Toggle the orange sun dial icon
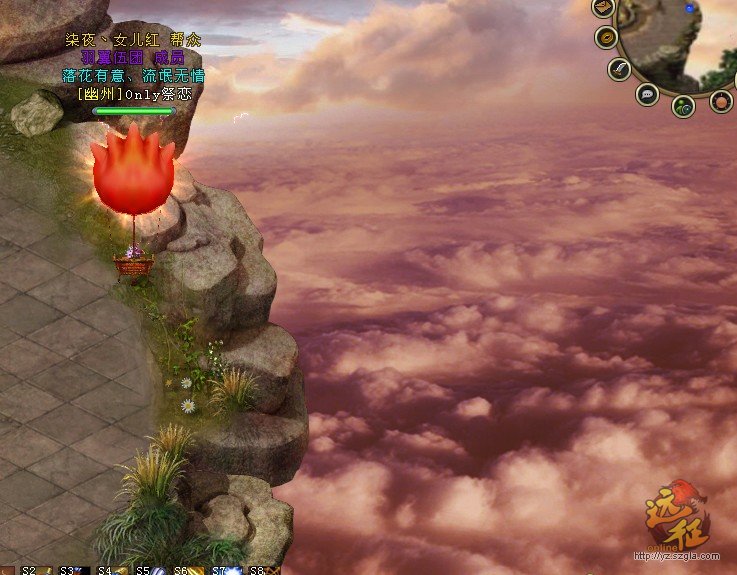The height and width of the screenshot is (575, 737). [721, 101]
